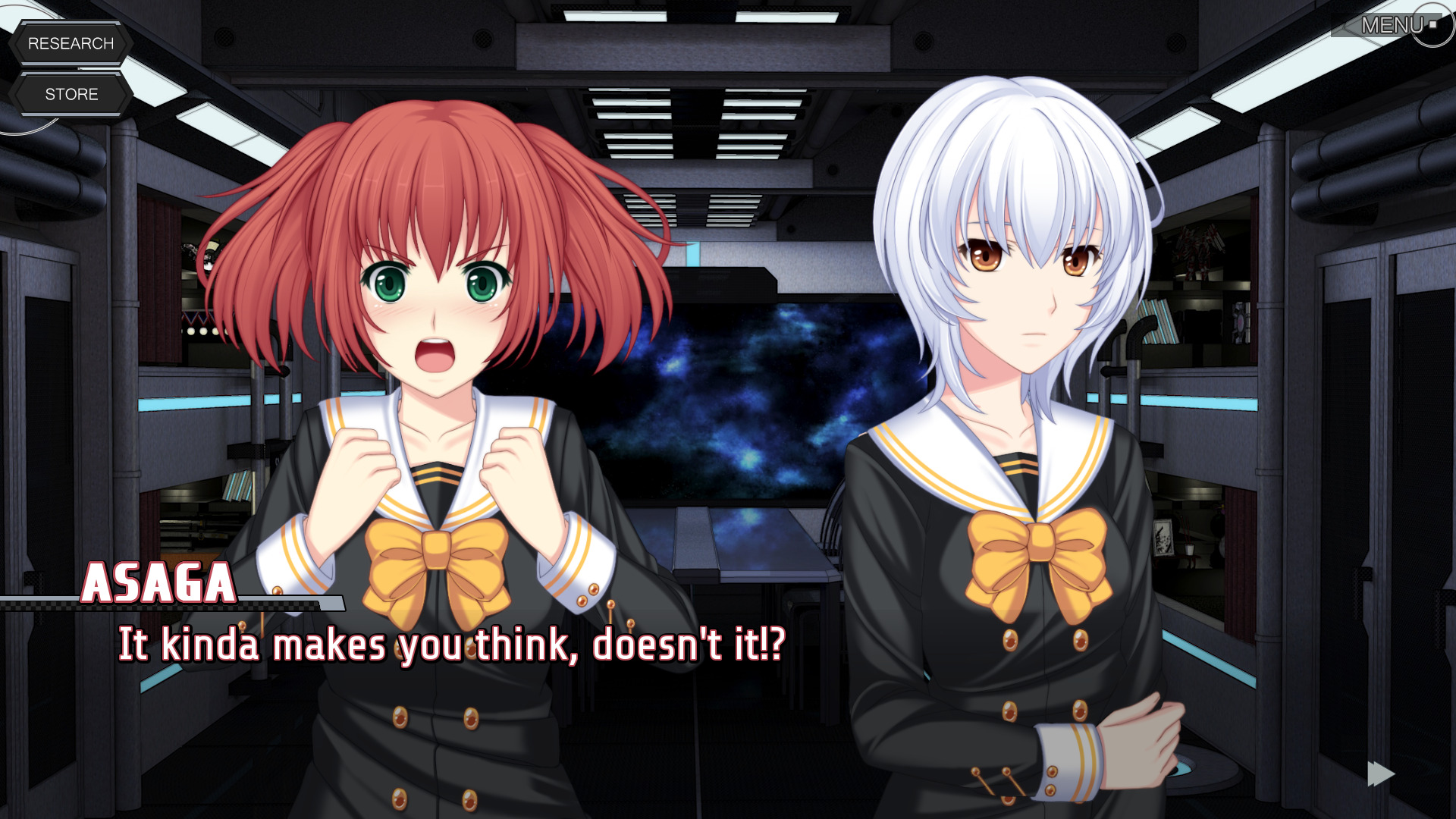1456x819 pixels.
Task: Click the hexagonal RESEARCH plate frame
Action: click(x=72, y=43)
